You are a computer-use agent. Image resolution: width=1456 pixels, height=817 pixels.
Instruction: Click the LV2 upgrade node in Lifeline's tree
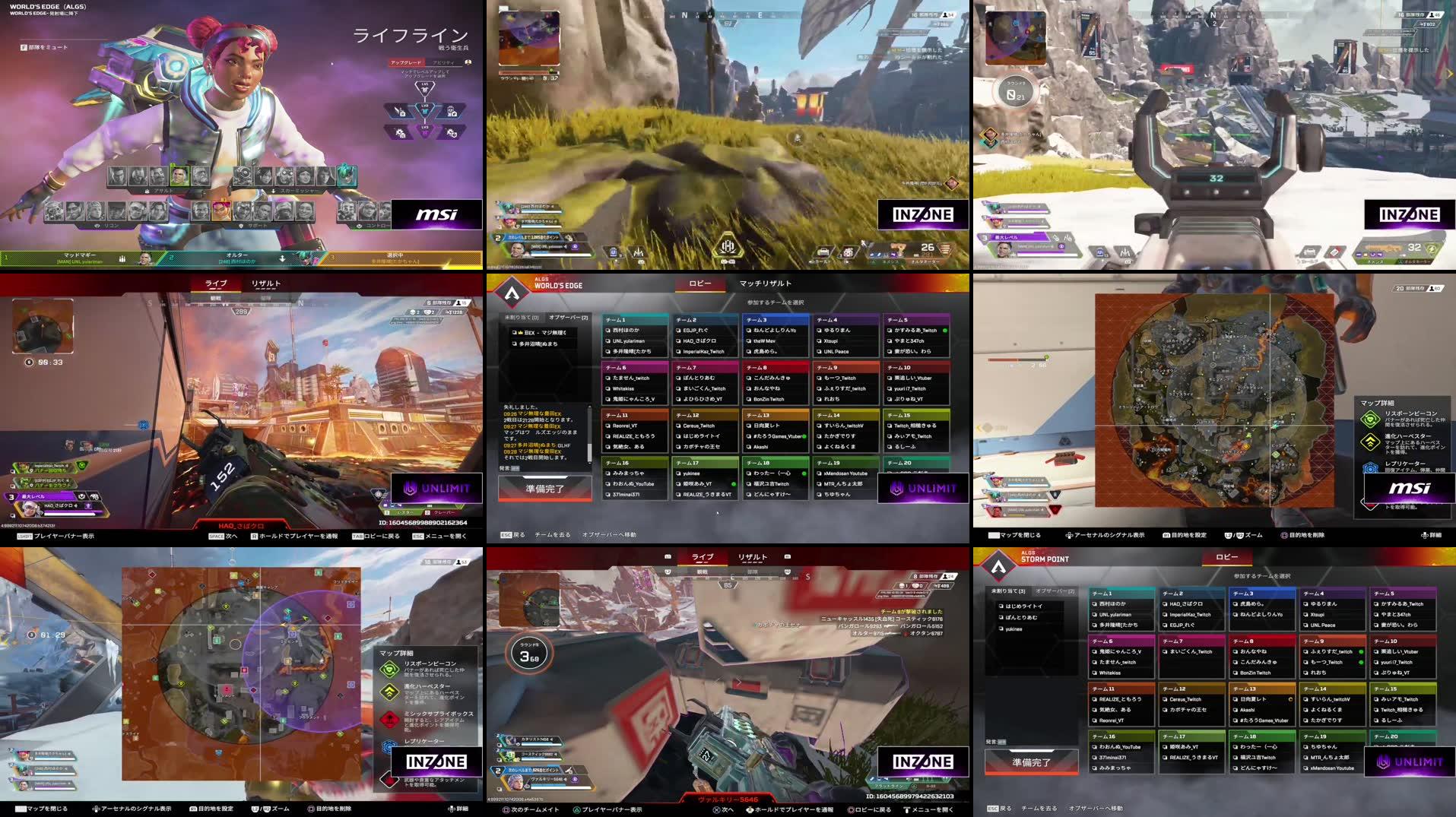coord(425,109)
